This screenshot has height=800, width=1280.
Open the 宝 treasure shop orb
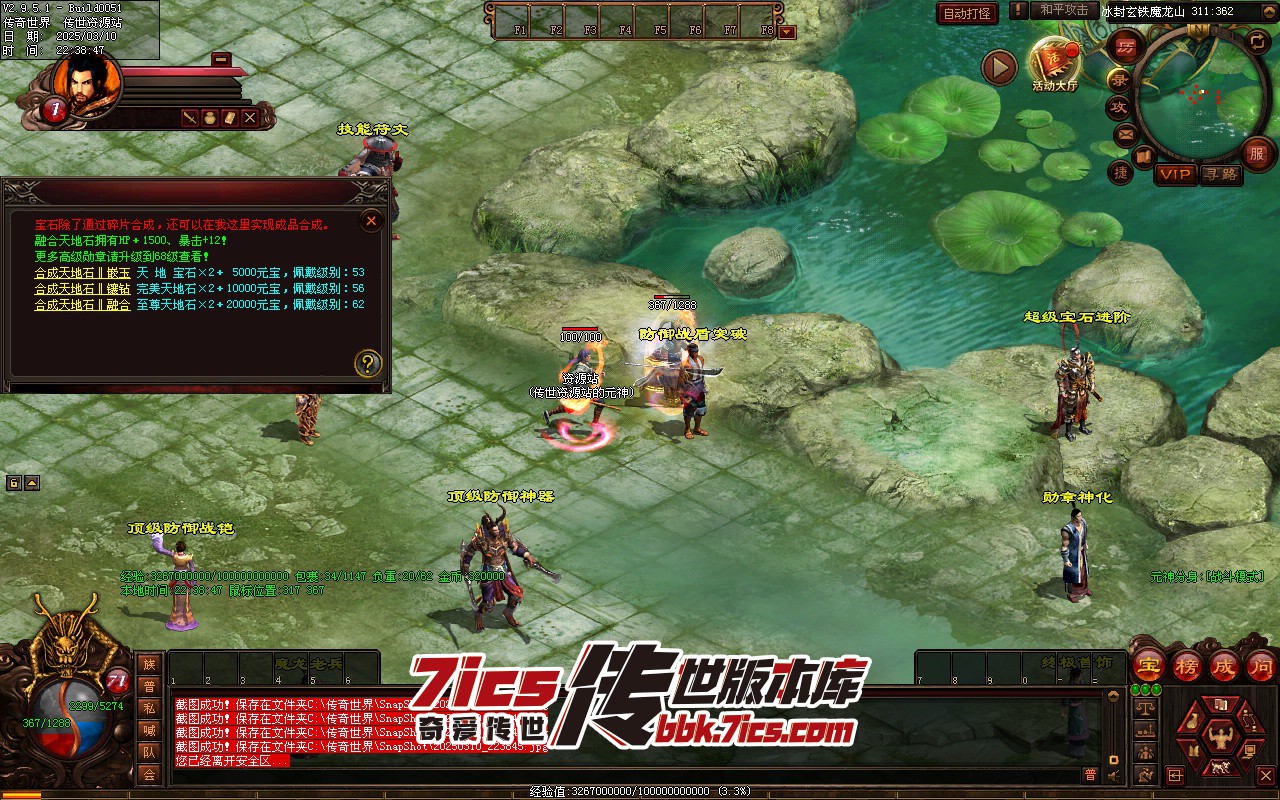click(1149, 665)
